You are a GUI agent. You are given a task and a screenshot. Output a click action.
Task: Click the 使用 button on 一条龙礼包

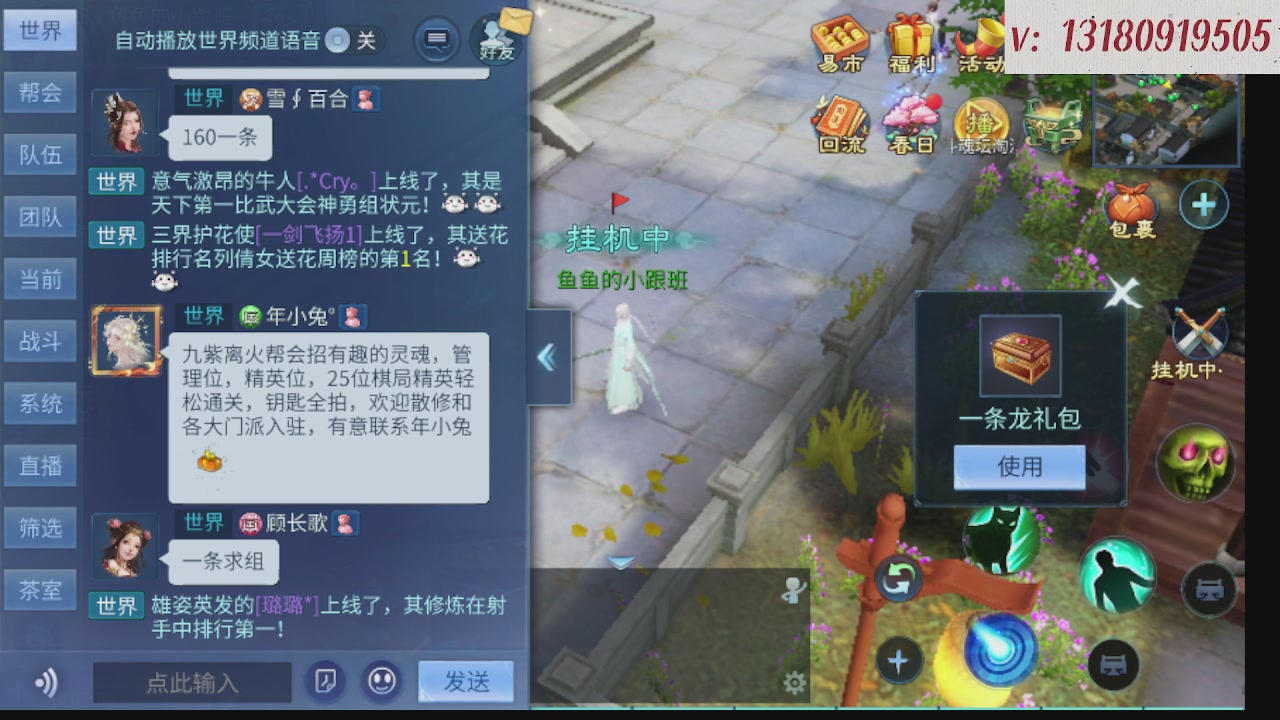click(x=1019, y=466)
